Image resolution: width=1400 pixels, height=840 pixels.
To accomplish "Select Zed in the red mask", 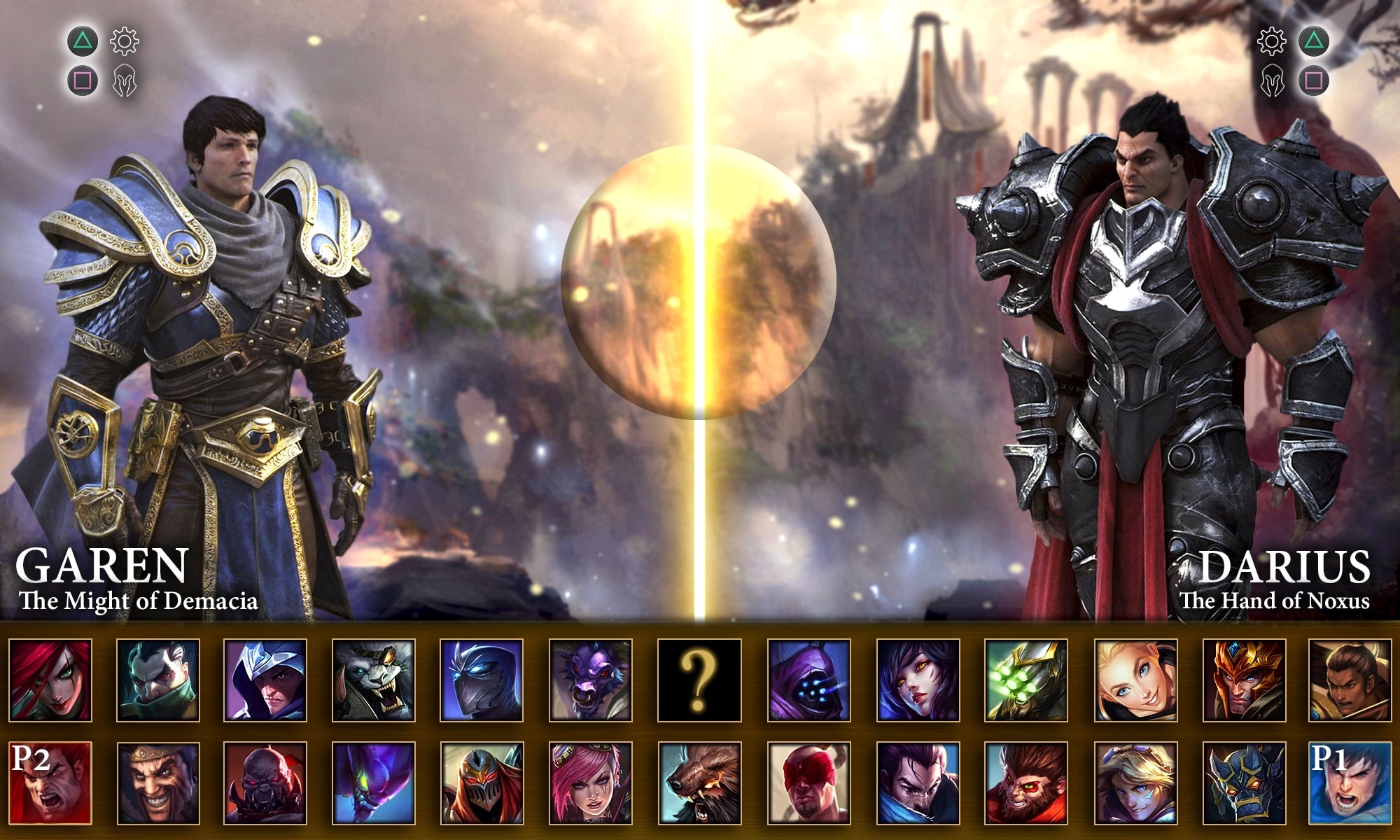I will pyautogui.click(x=482, y=783).
